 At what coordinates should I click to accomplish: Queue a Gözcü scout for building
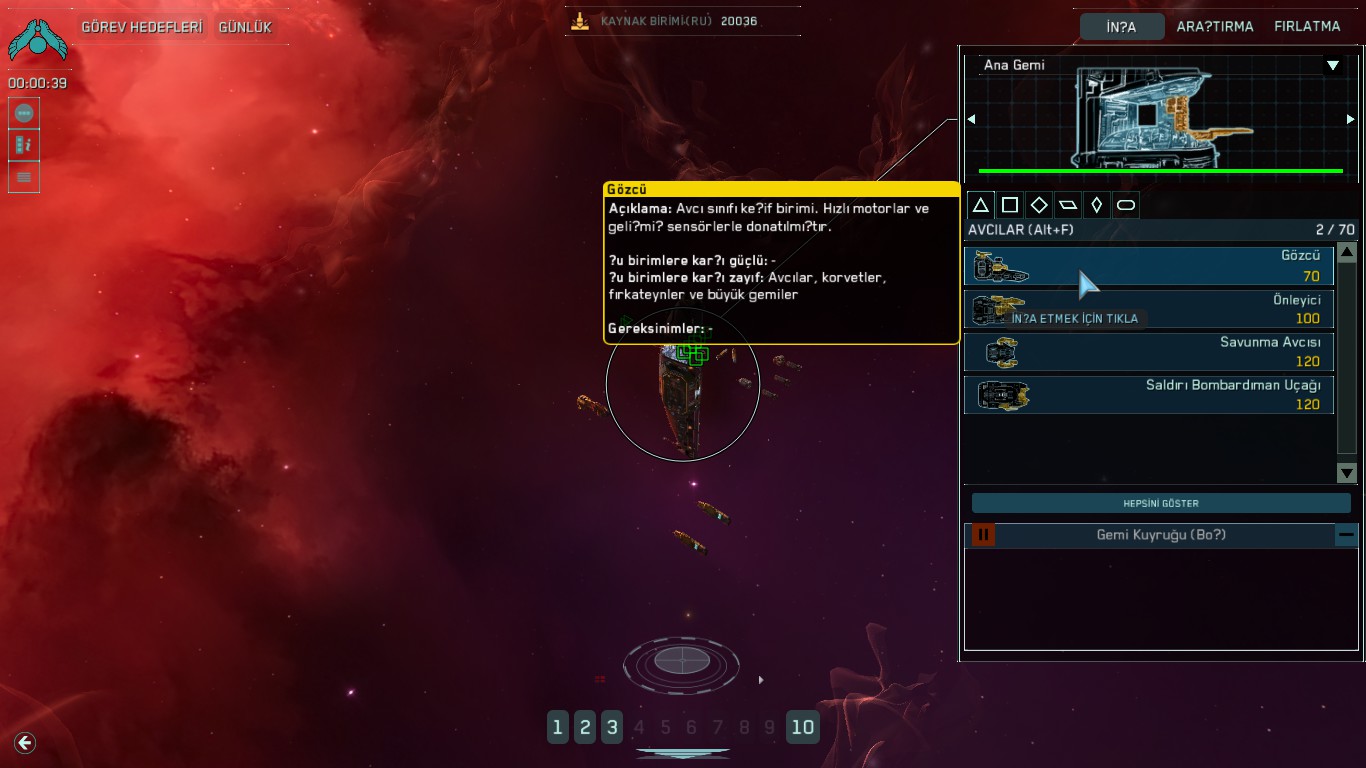click(1148, 266)
